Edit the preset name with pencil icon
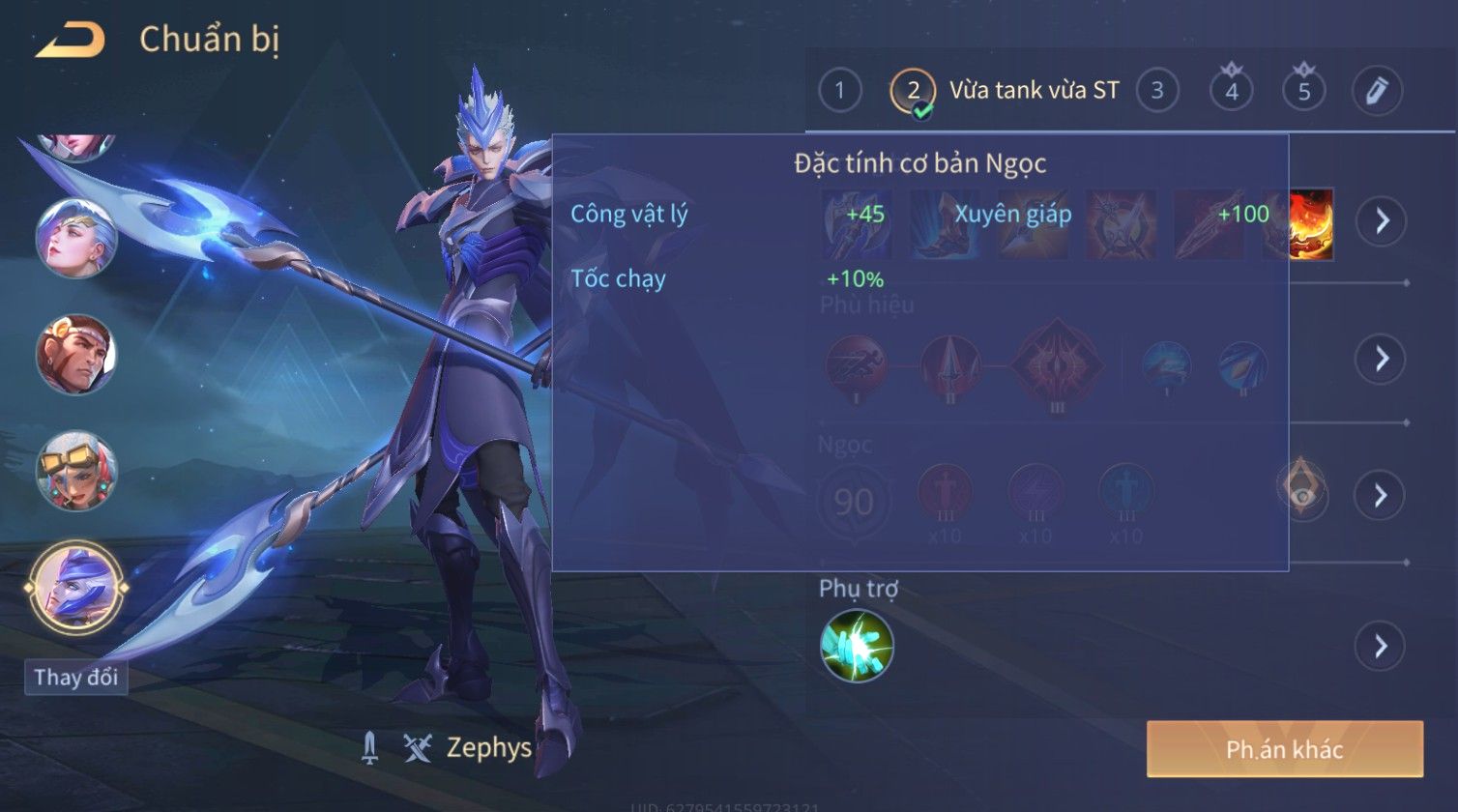Image resolution: width=1458 pixels, height=812 pixels. pyautogui.click(x=1377, y=91)
